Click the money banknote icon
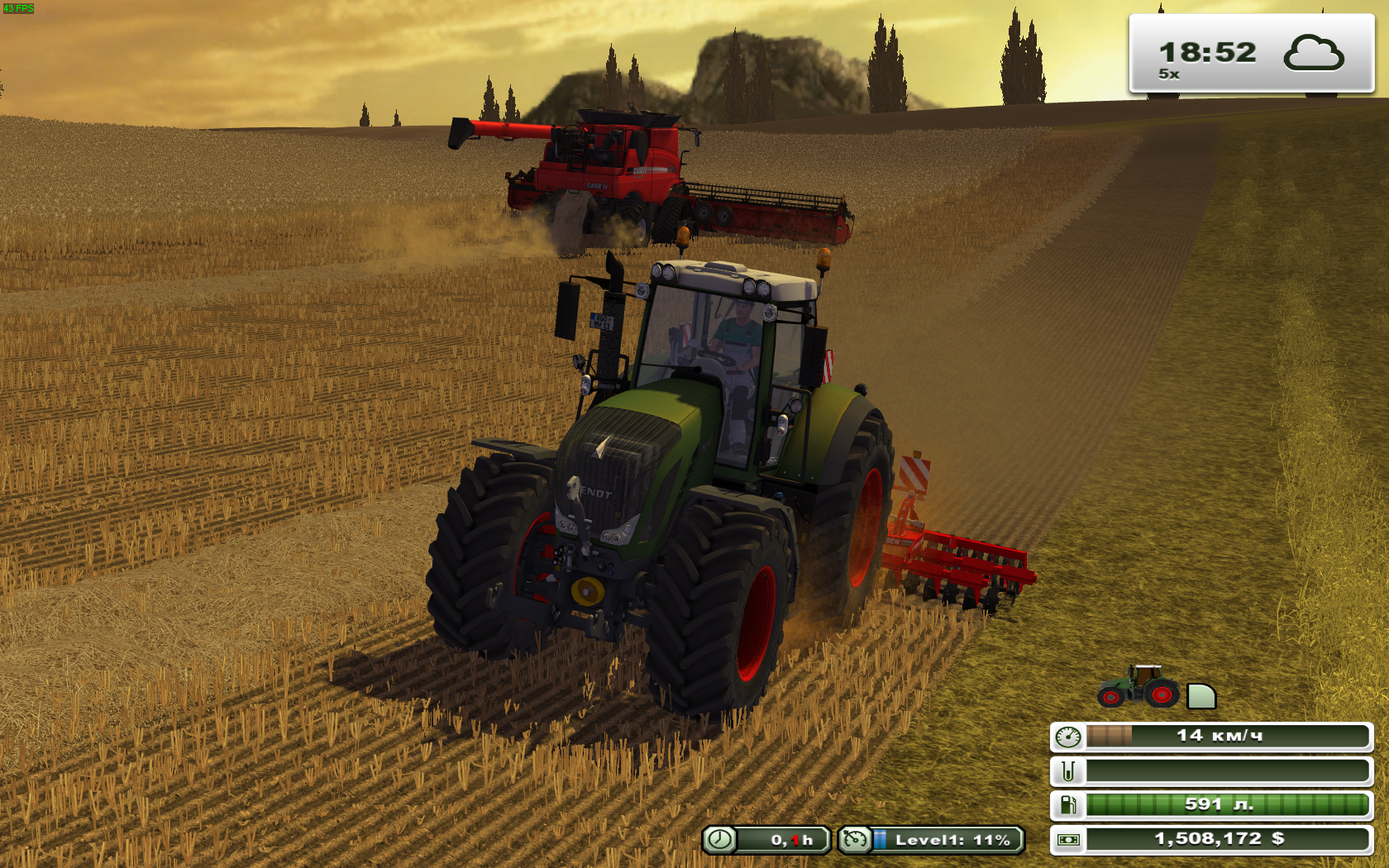The height and width of the screenshot is (868, 1389). click(1068, 839)
